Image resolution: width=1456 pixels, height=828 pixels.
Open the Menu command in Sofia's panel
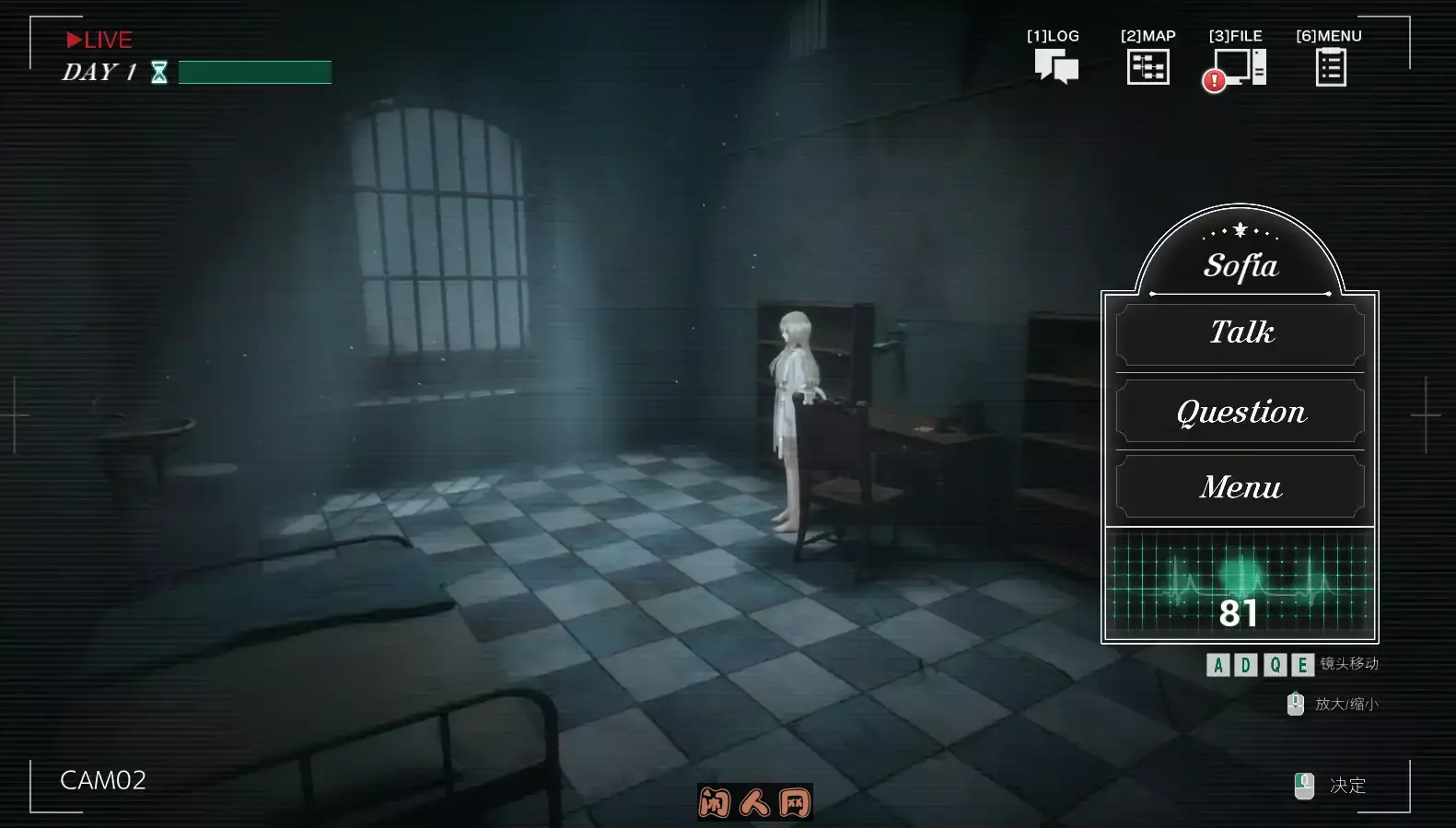(1240, 487)
